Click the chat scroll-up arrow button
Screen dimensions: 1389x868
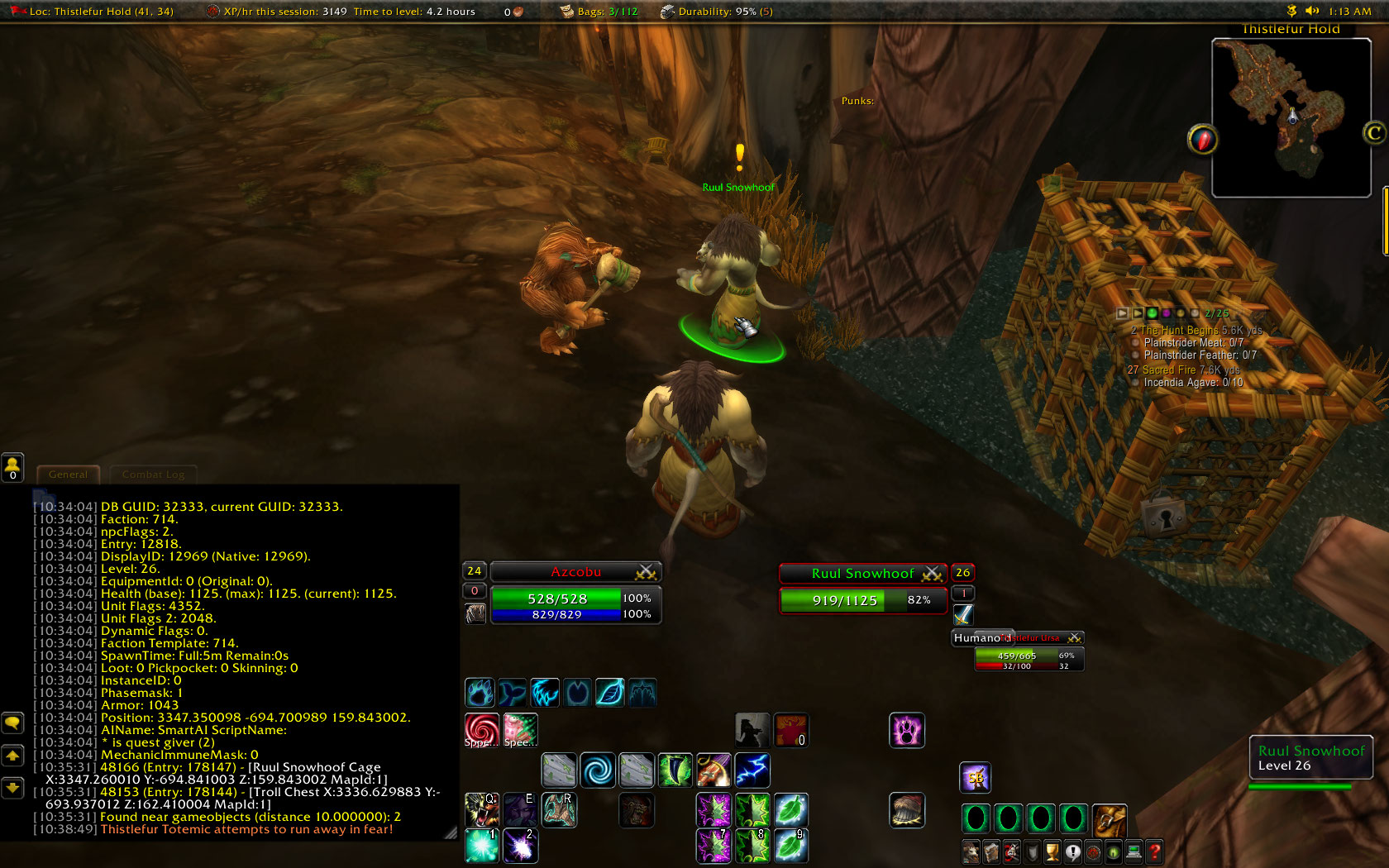(x=12, y=756)
